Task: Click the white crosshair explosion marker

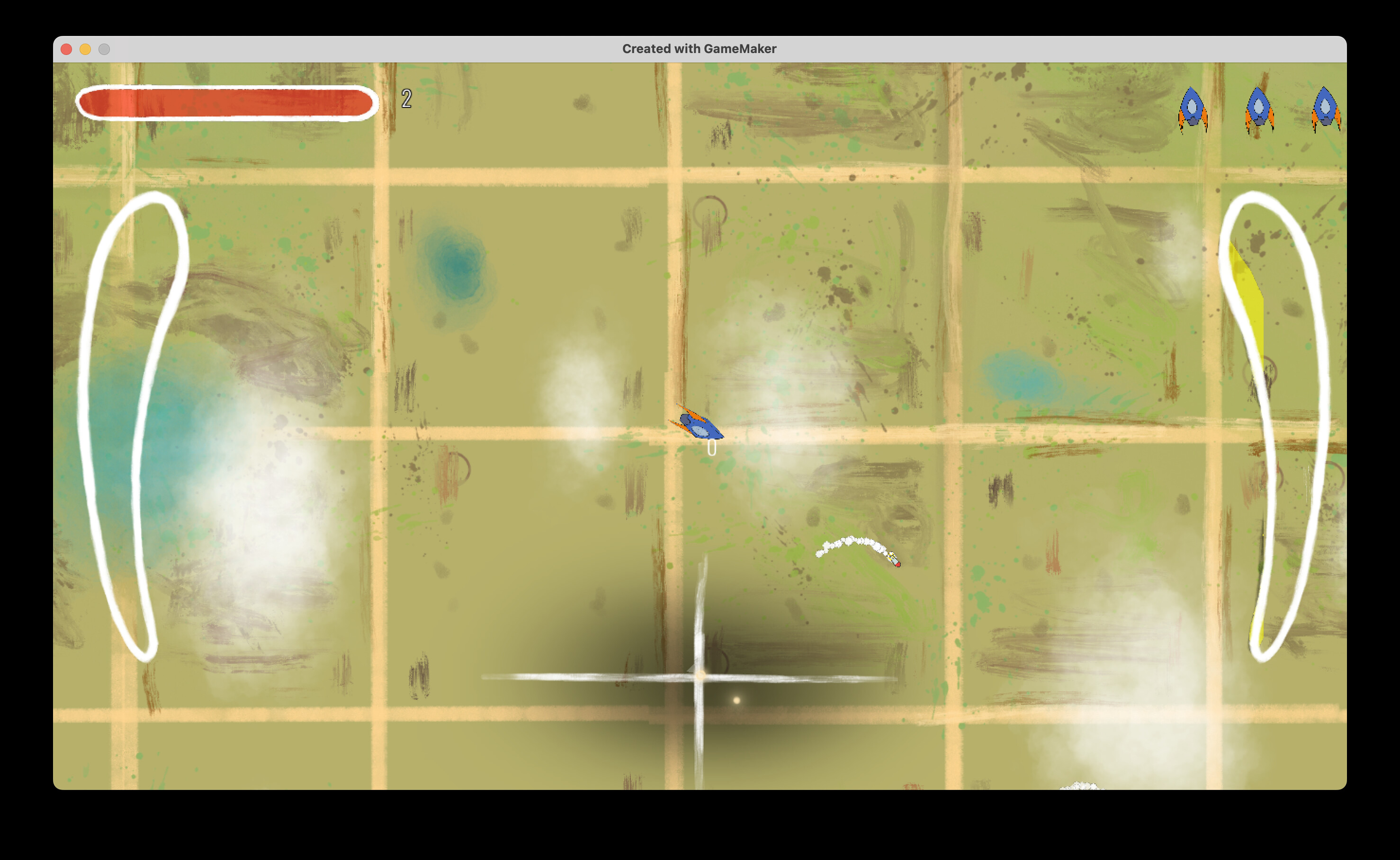Action: pos(698,677)
